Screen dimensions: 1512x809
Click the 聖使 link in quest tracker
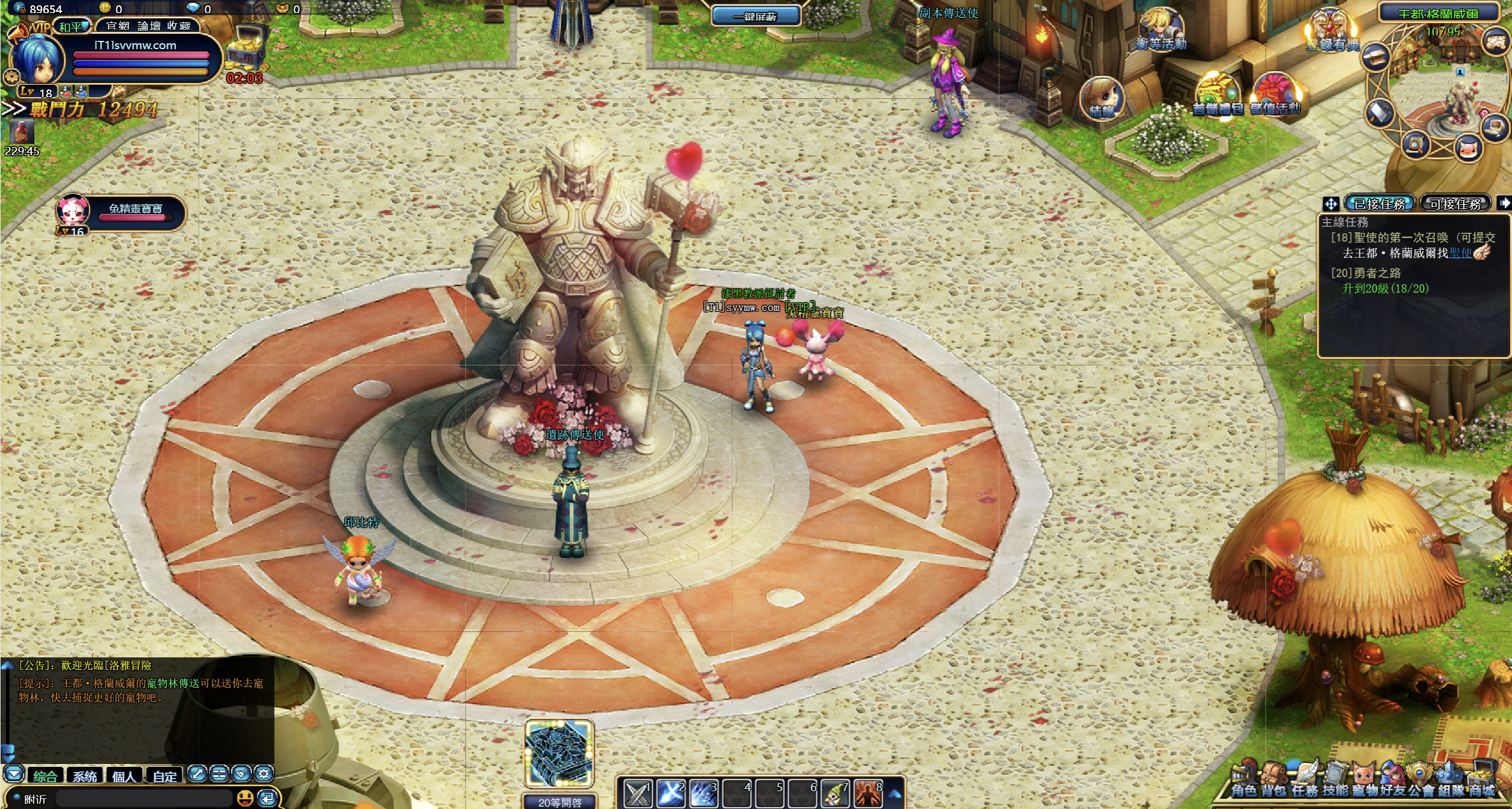1460,253
